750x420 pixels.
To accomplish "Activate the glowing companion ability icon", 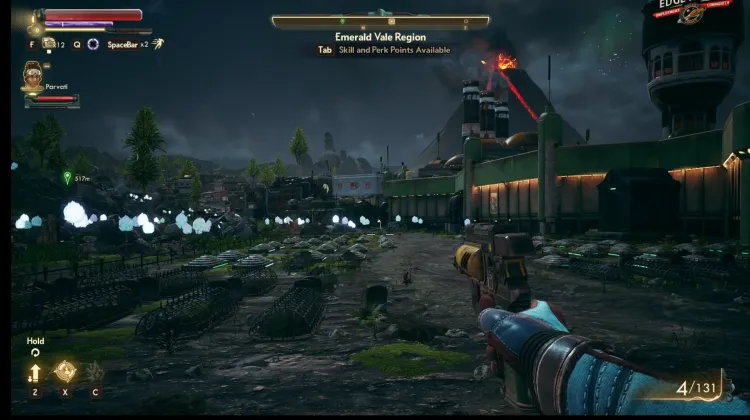I will click(65, 372).
